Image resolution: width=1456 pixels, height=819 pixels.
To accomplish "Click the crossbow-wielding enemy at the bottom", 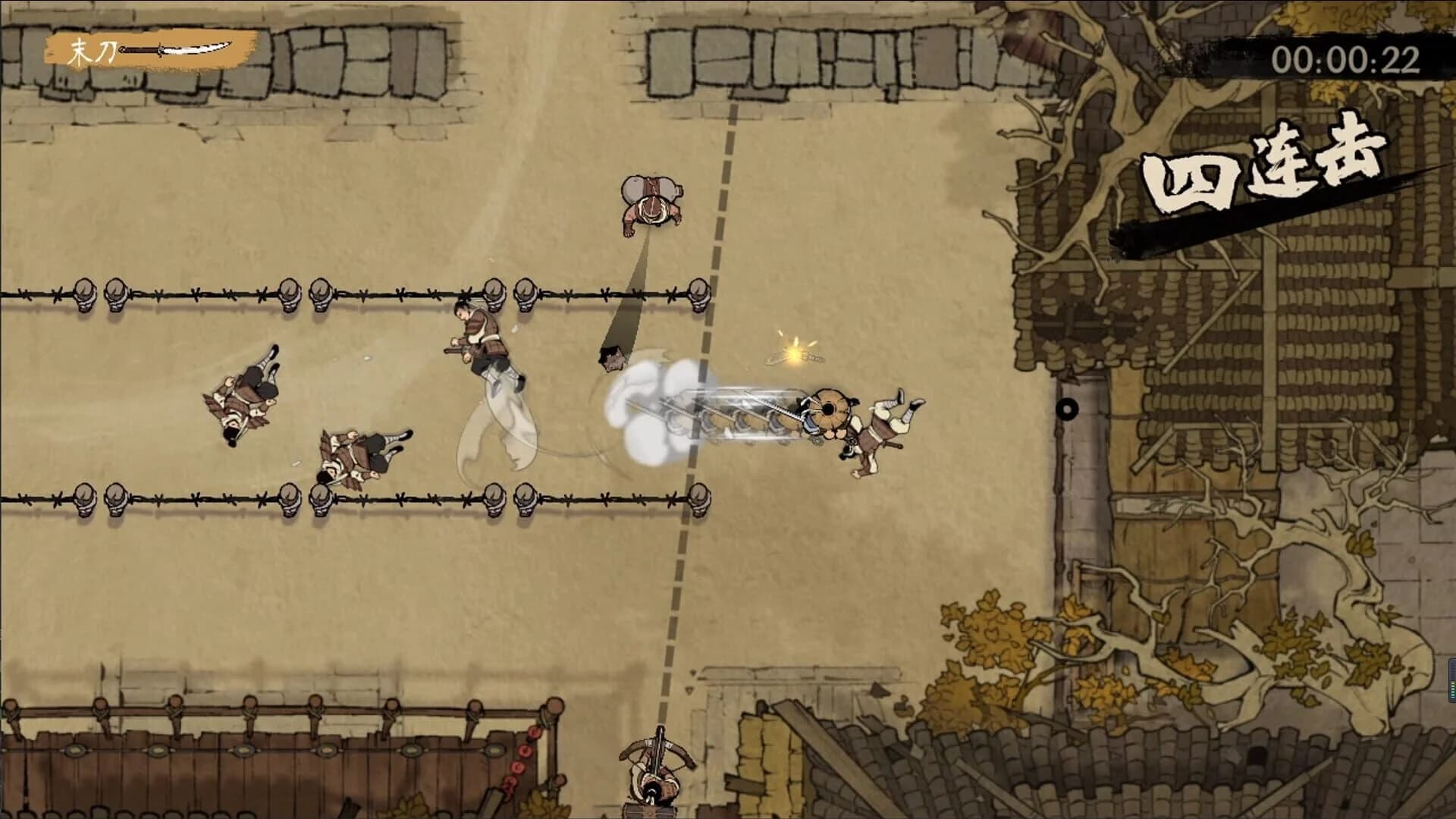I will coord(656,773).
